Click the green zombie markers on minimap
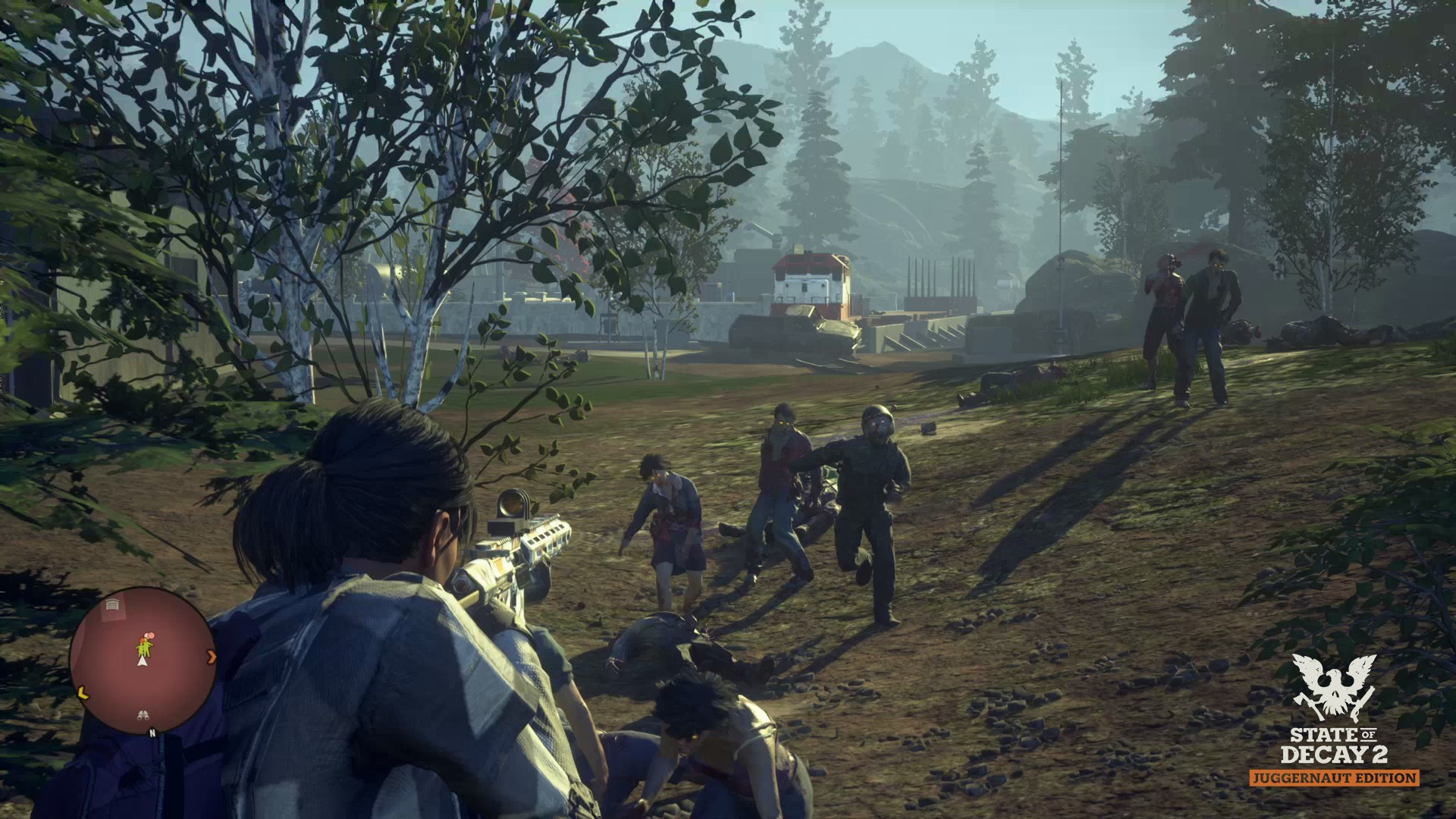This screenshot has width=1456, height=819. click(x=143, y=646)
